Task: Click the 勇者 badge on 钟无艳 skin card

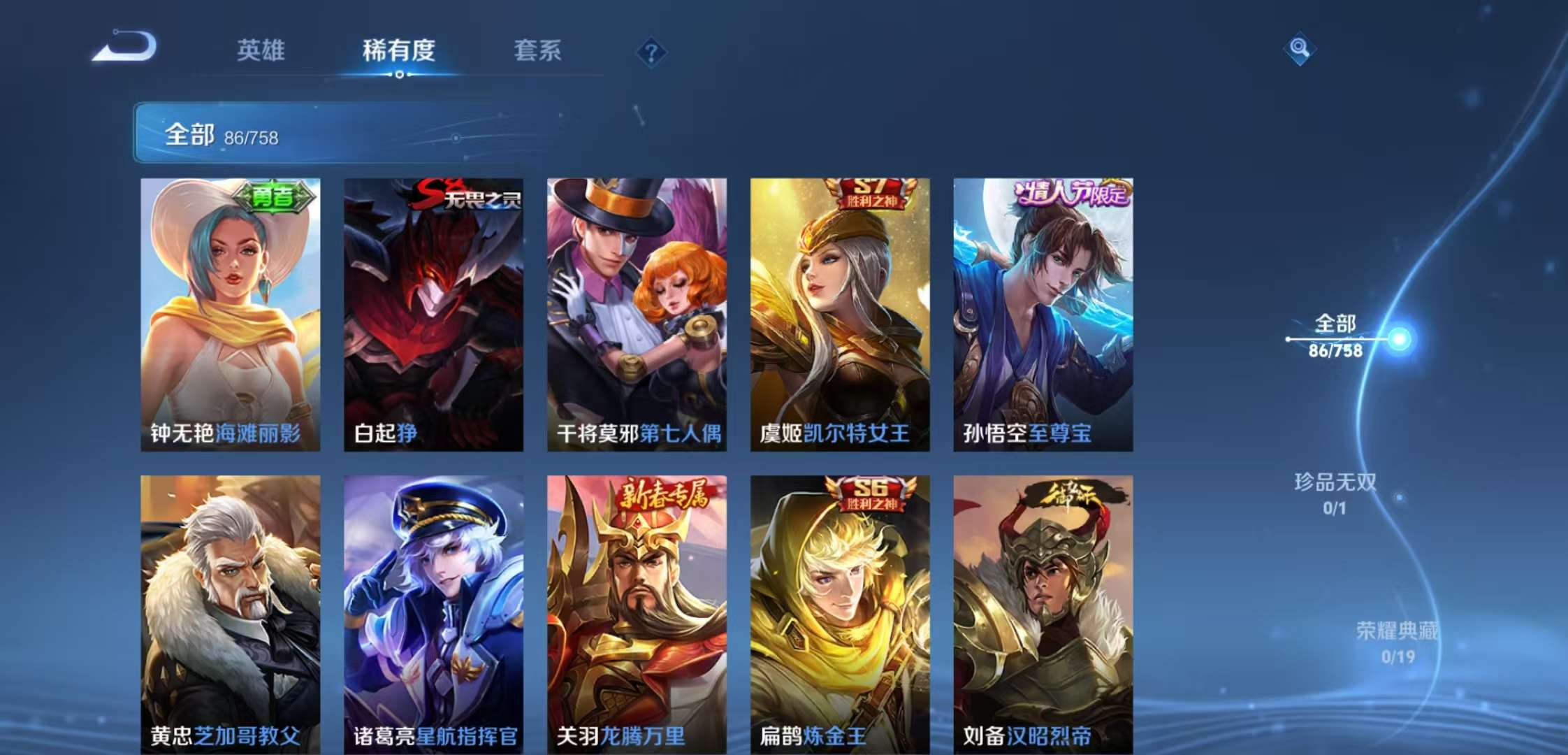Action: pyautogui.click(x=275, y=197)
